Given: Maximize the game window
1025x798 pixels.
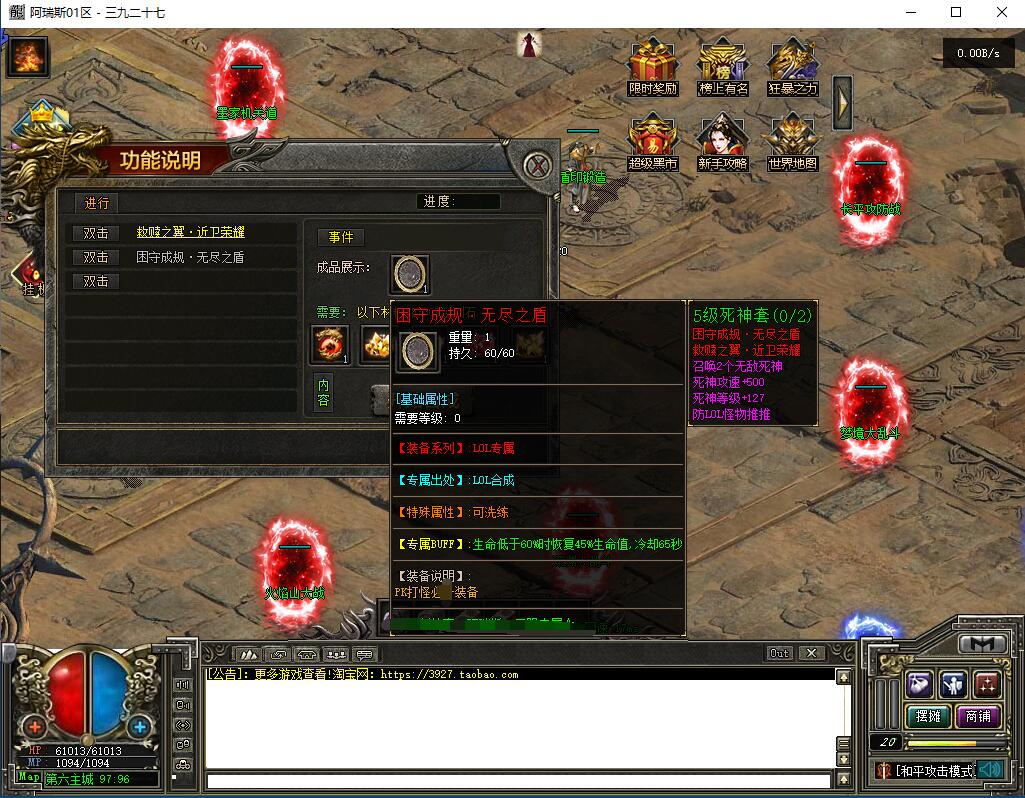Looking at the screenshot, I should [x=955, y=13].
